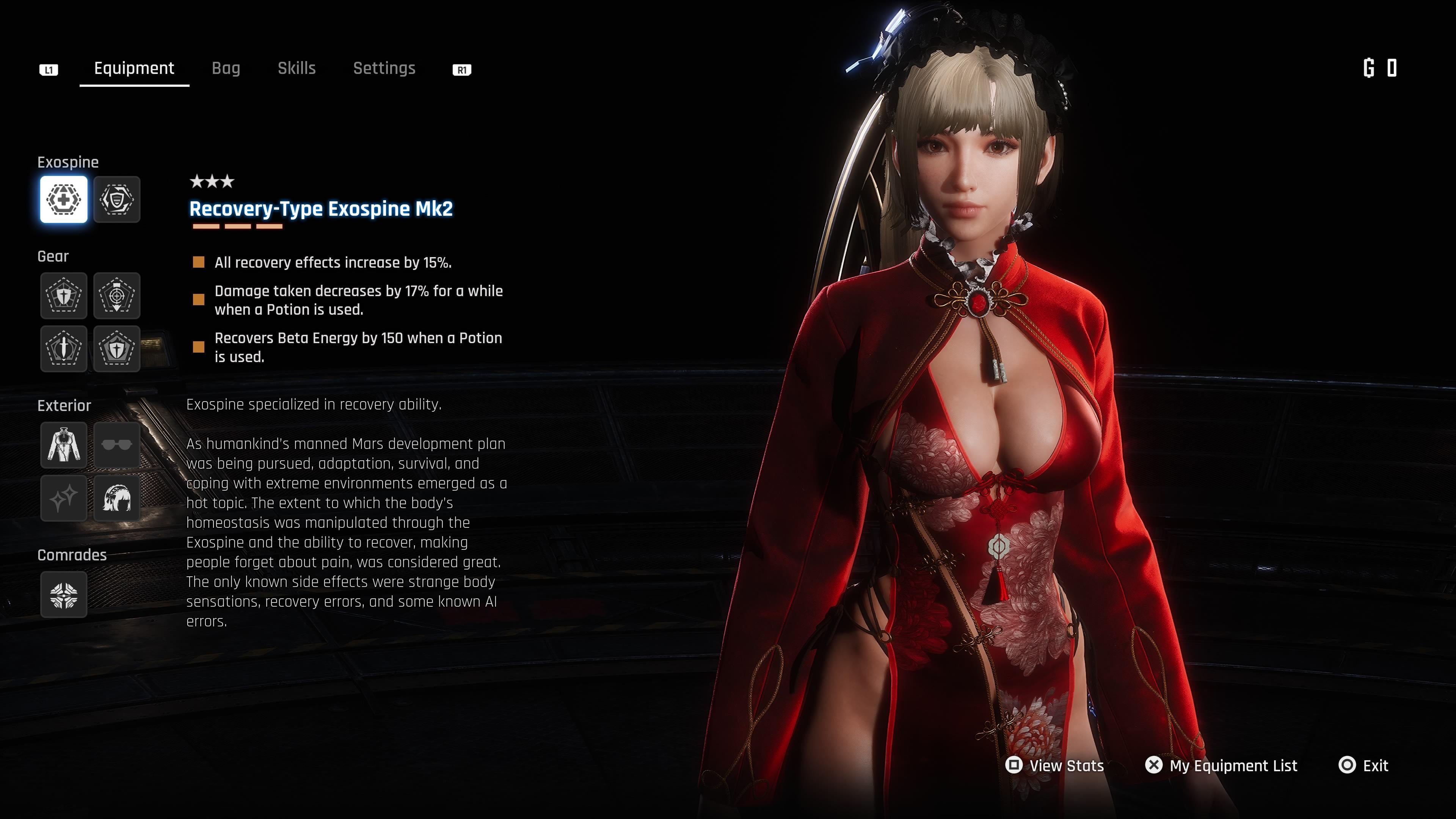Select the Comrades drone slot
1456x819 pixels.
tap(64, 594)
